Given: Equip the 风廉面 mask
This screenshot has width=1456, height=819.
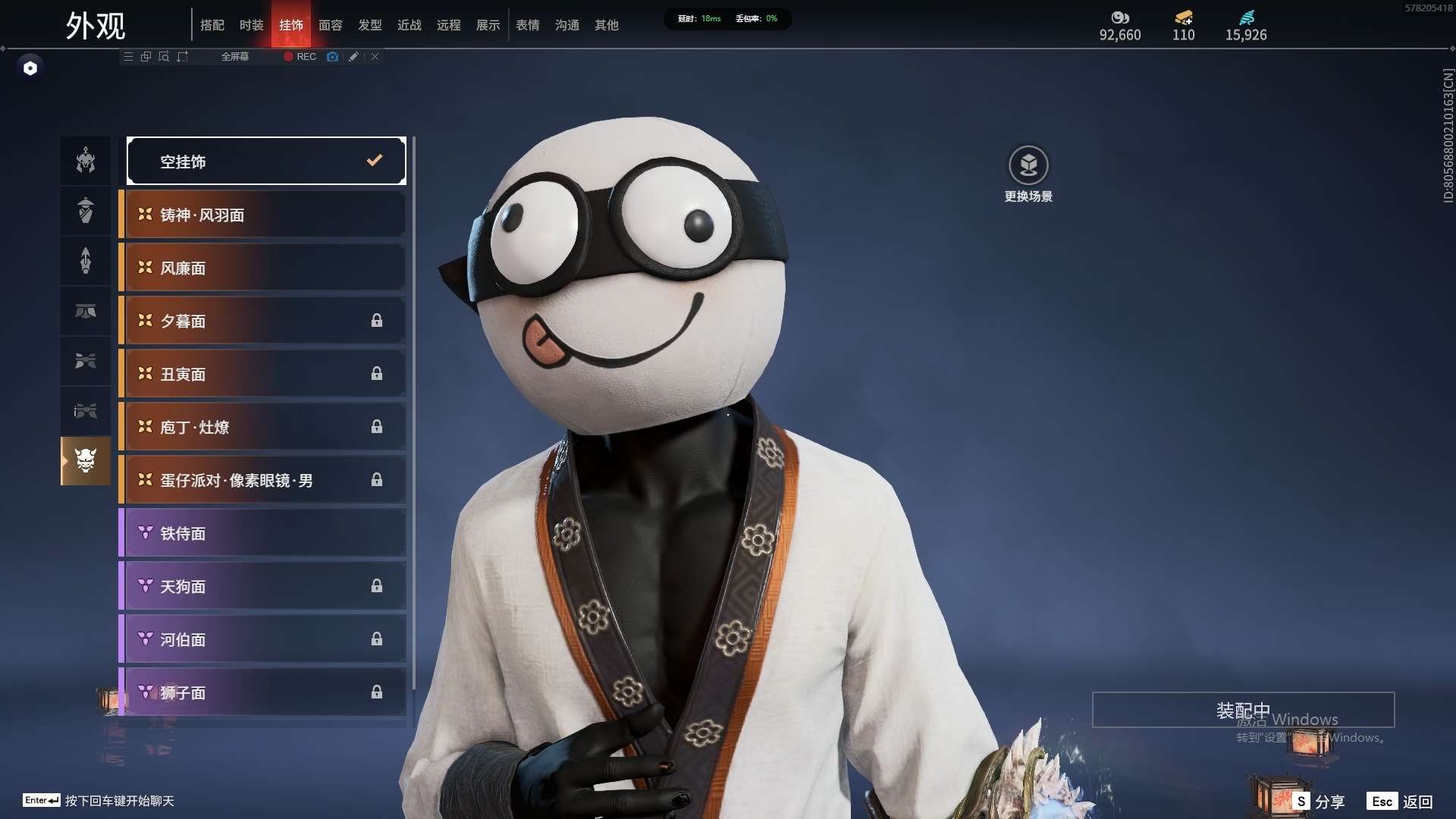Looking at the screenshot, I should pyautogui.click(x=262, y=268).
